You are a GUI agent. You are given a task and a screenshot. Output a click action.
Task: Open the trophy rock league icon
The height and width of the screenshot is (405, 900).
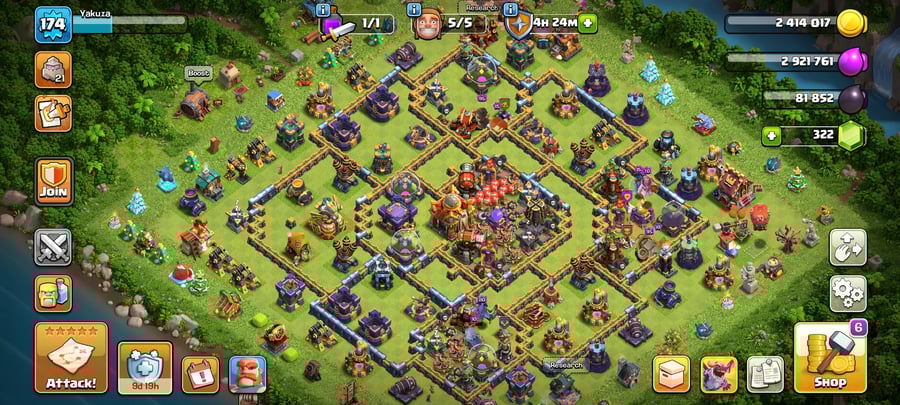[x=53, y=69]
